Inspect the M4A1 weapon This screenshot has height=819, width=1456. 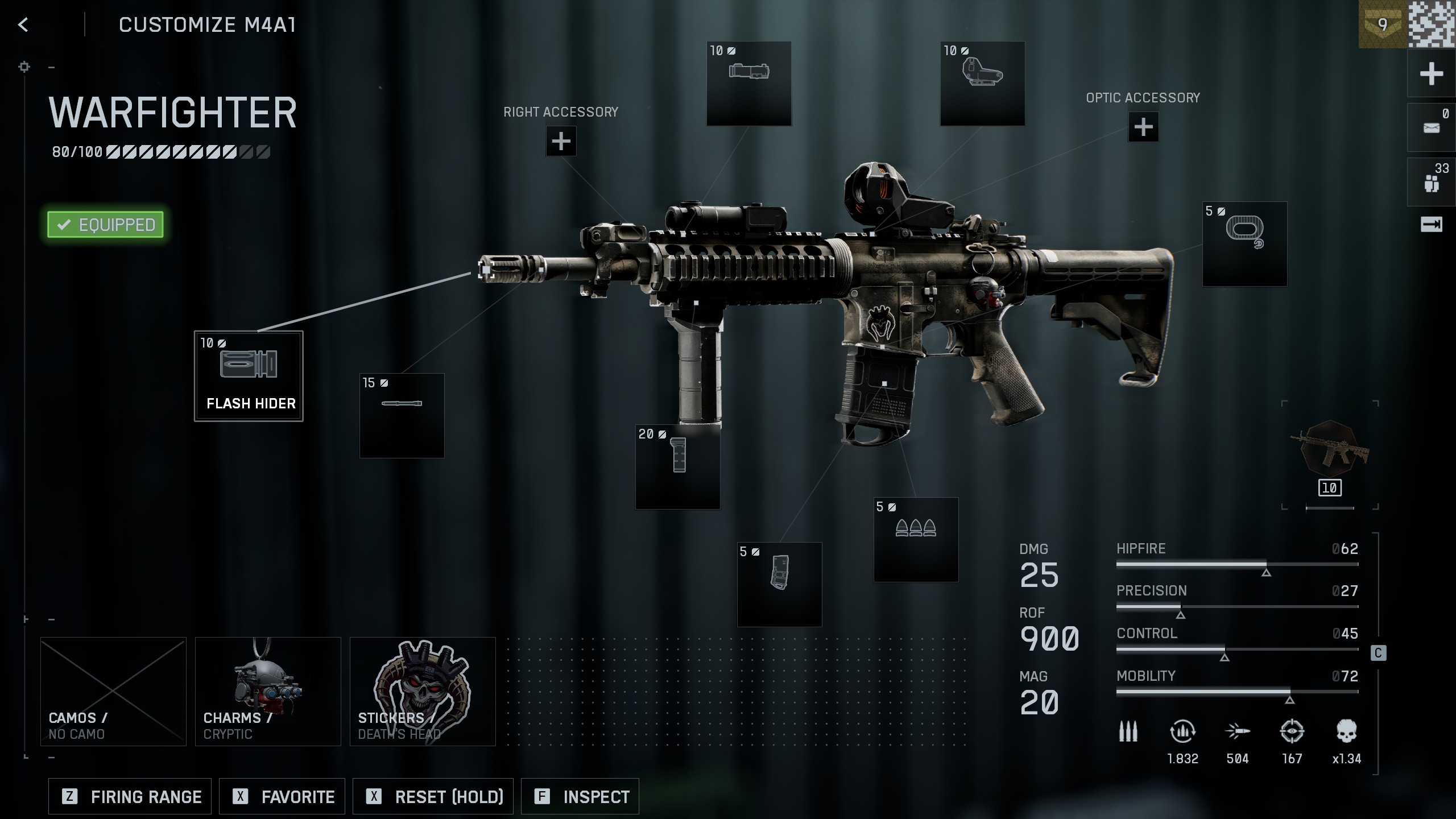tap(580, 796)
